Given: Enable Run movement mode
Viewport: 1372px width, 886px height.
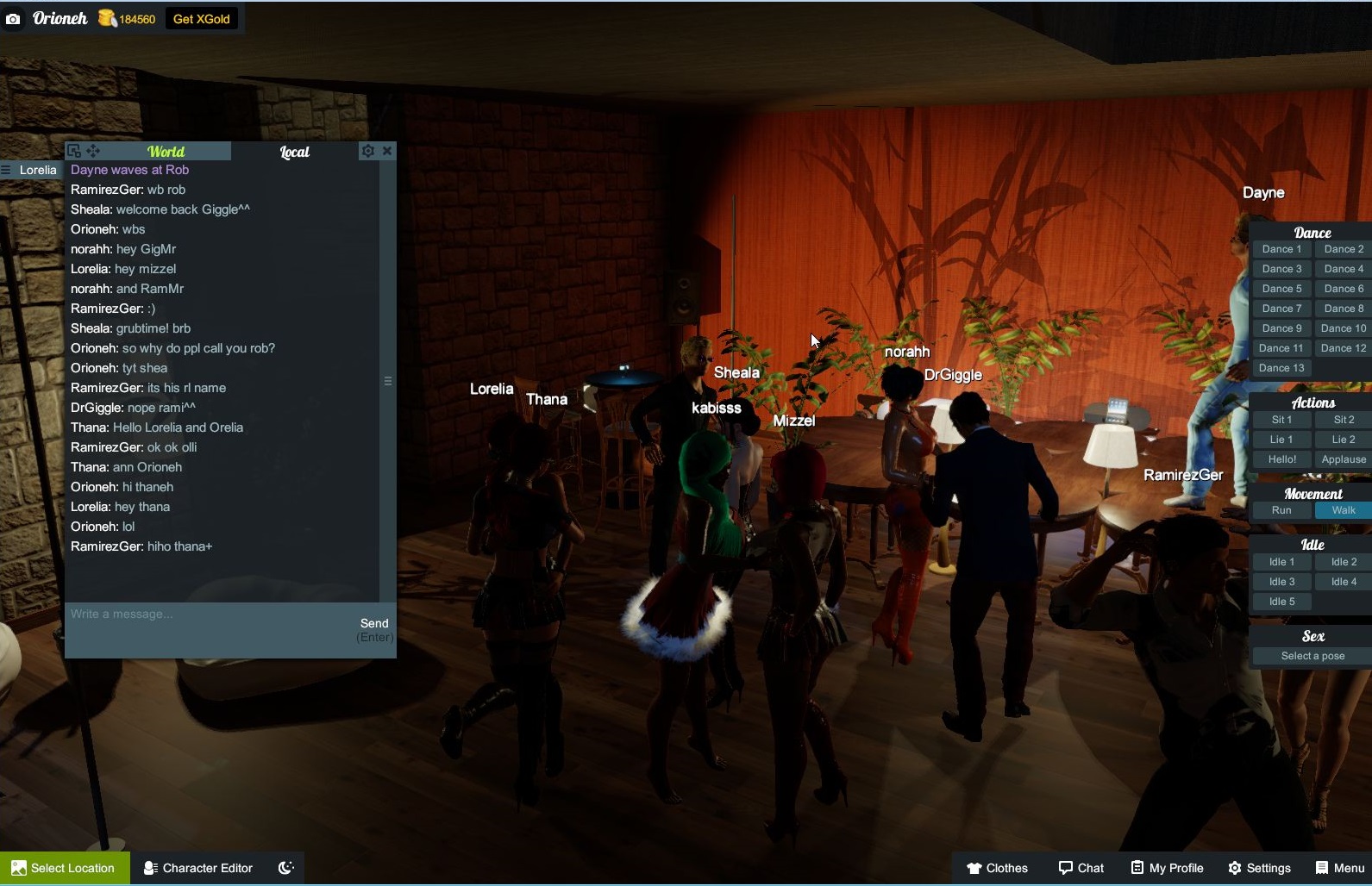Looking at the screenshot, I should pos(1281,509).
